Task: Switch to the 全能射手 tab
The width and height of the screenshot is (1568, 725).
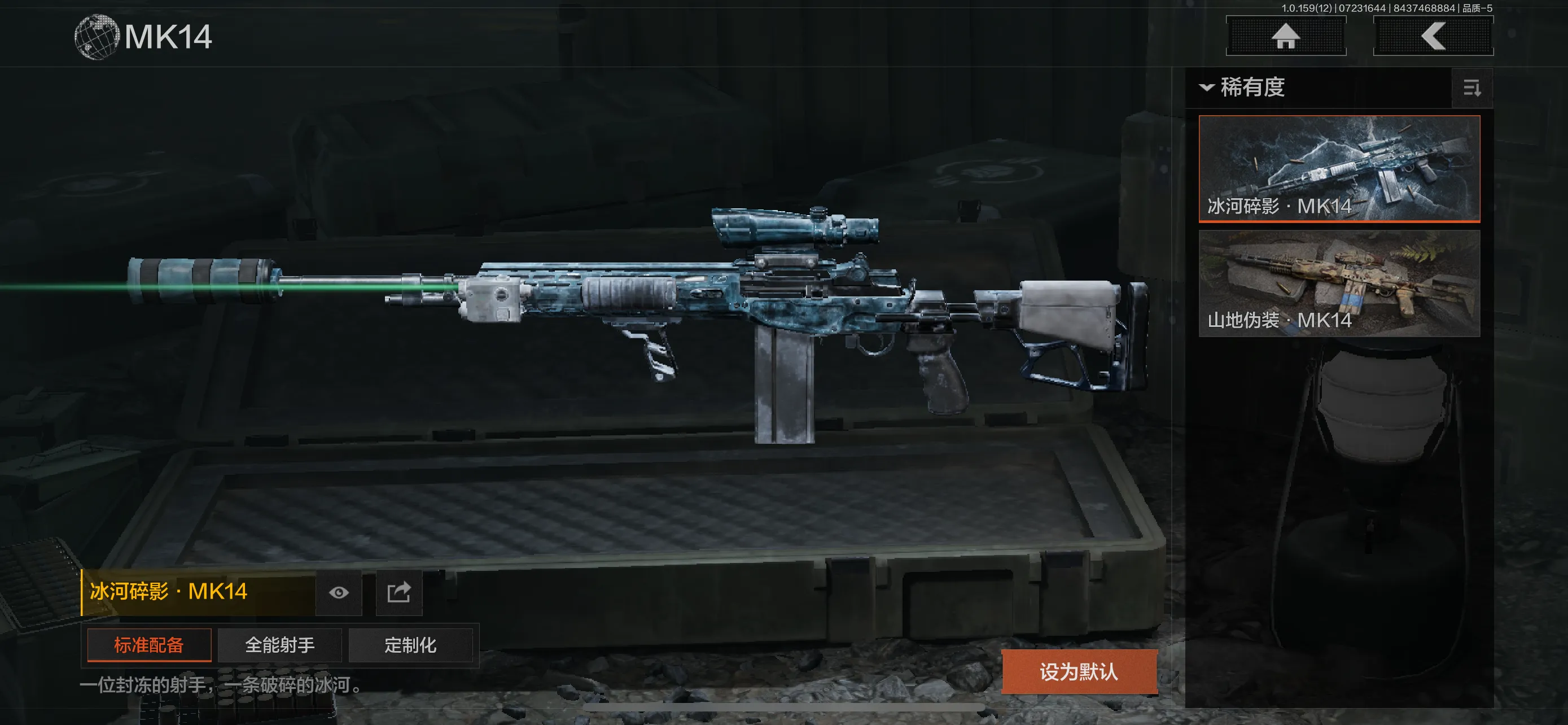Action: (279, 645)
